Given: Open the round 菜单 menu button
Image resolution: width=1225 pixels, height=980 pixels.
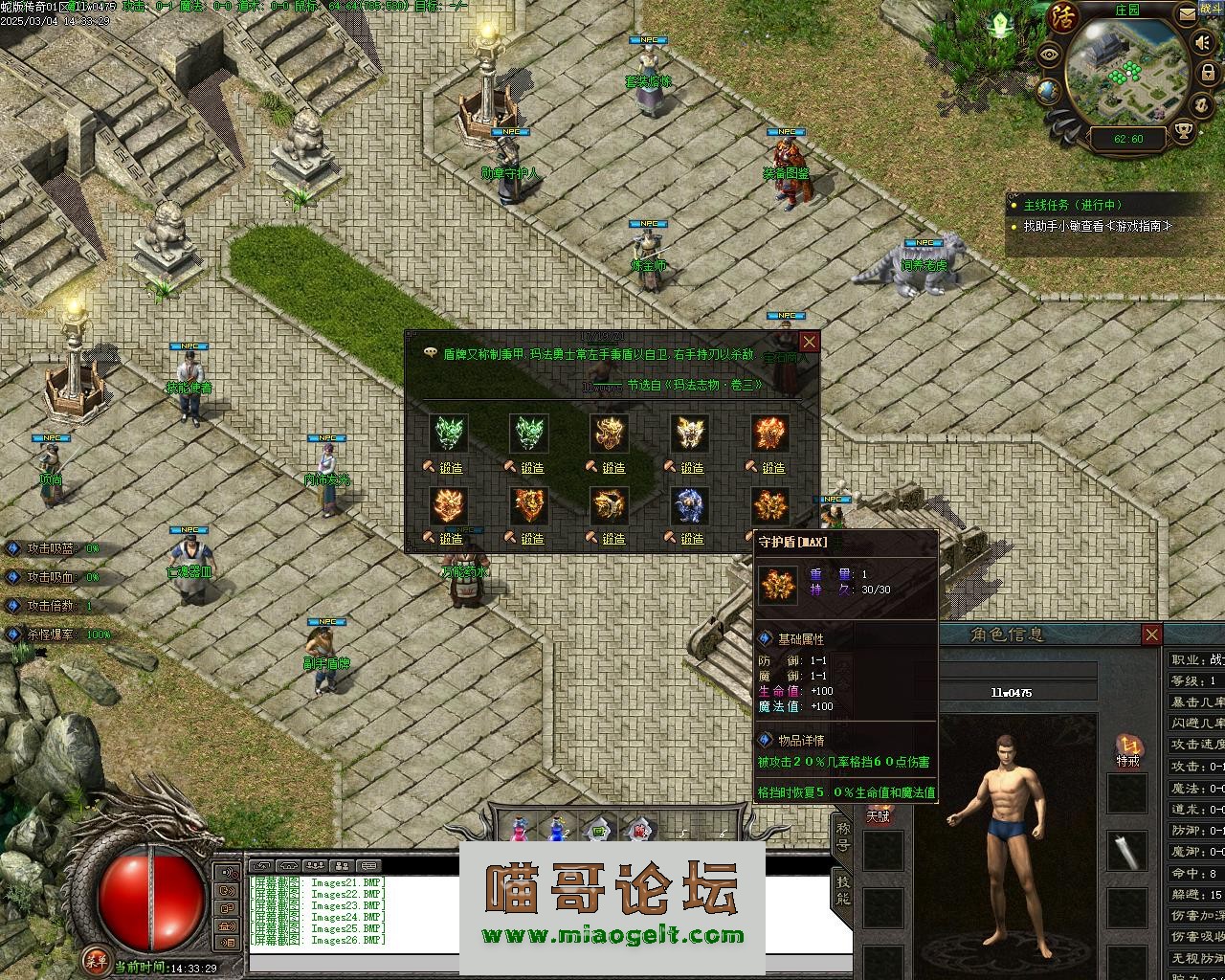Looking at the screenshot, I should coord(95,961).
